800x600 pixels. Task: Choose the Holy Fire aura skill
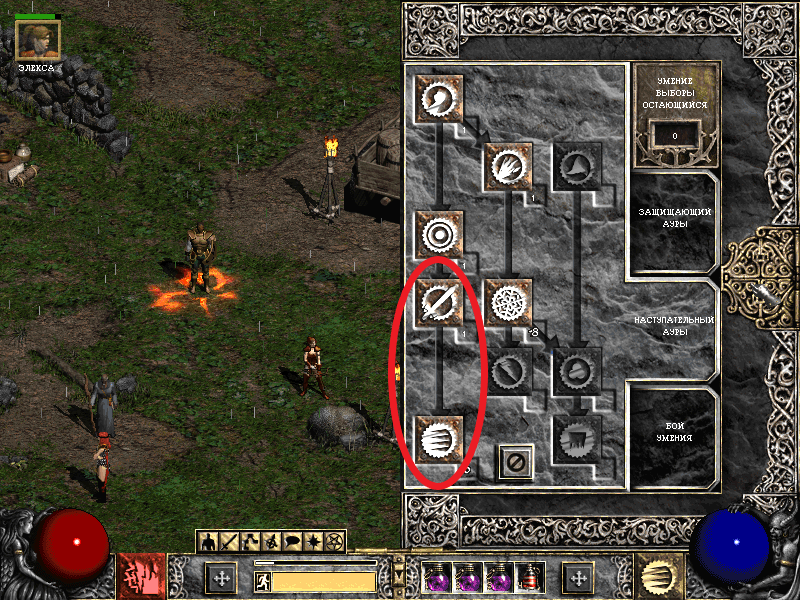pyautogui.click(x=508, y=166)
